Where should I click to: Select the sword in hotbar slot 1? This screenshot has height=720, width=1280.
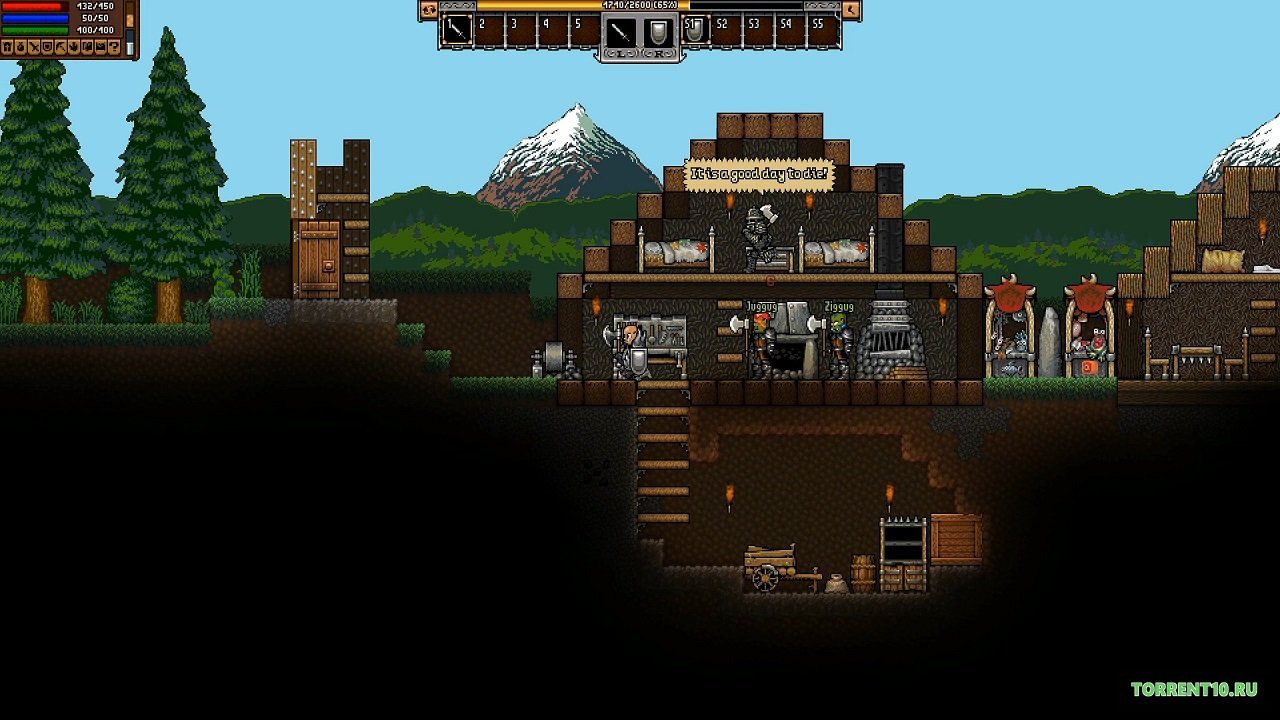[458, 30]
